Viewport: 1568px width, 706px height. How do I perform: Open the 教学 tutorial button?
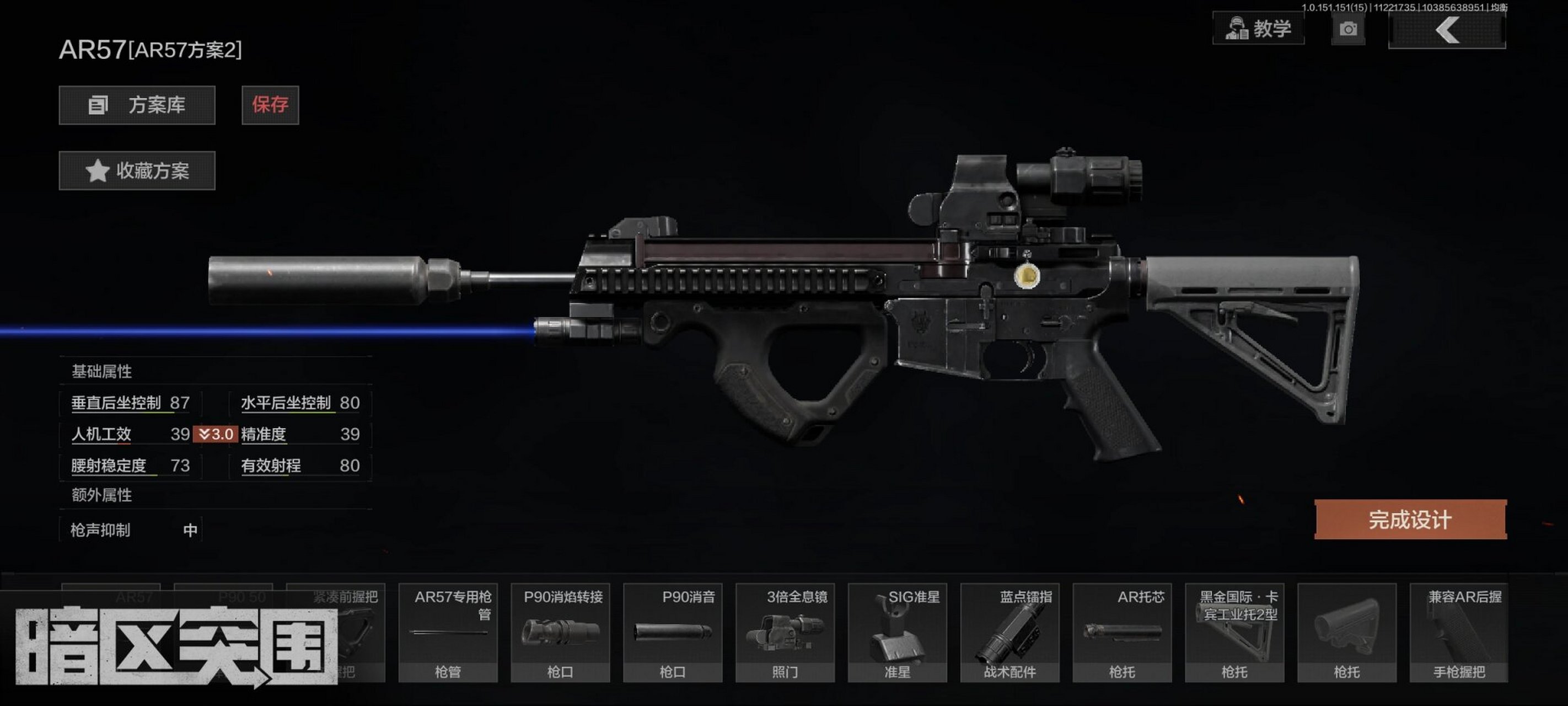[x=1258, y=29]
